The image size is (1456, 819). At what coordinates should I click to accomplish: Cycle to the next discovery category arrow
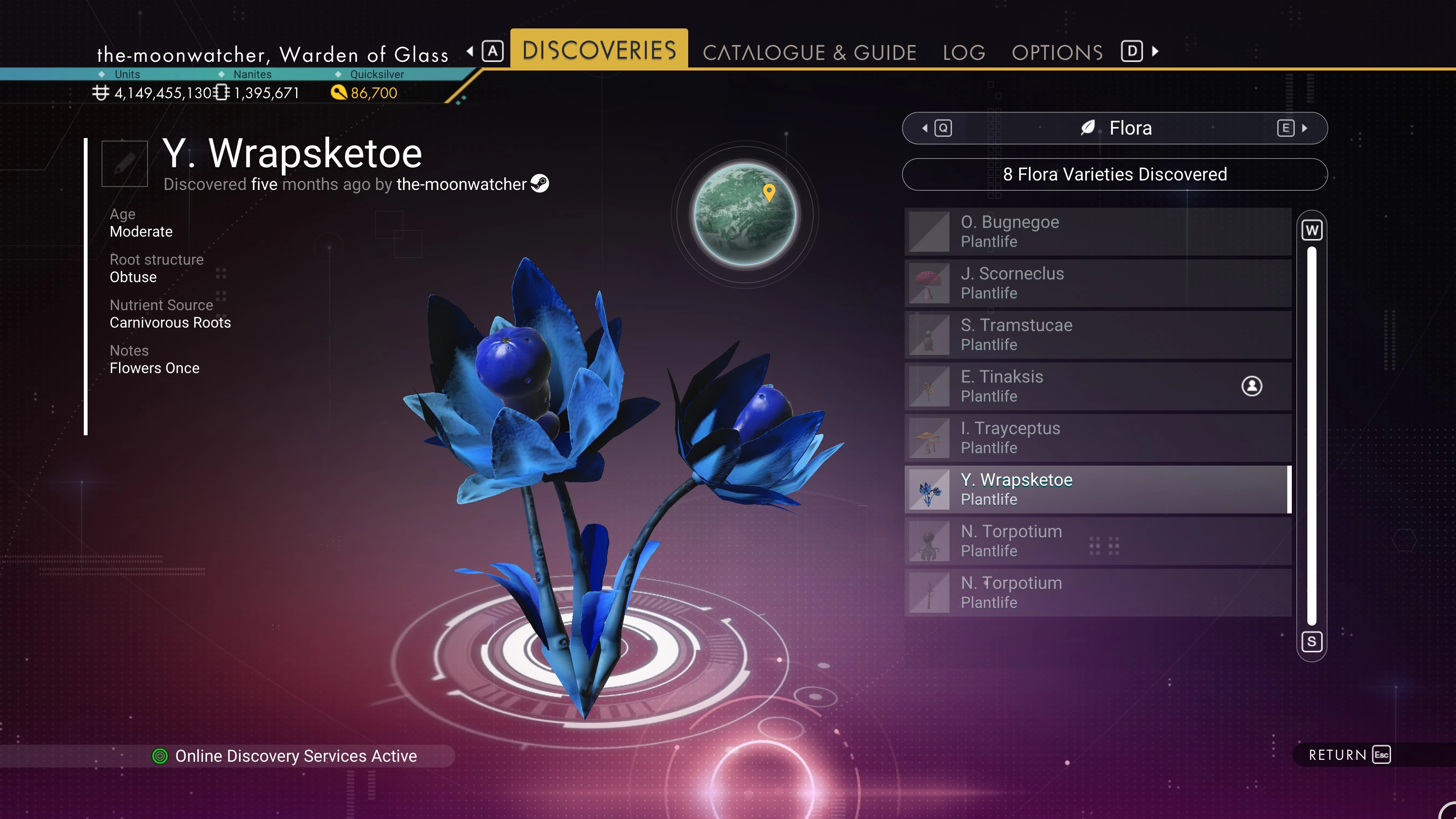tap(1304, 128)
